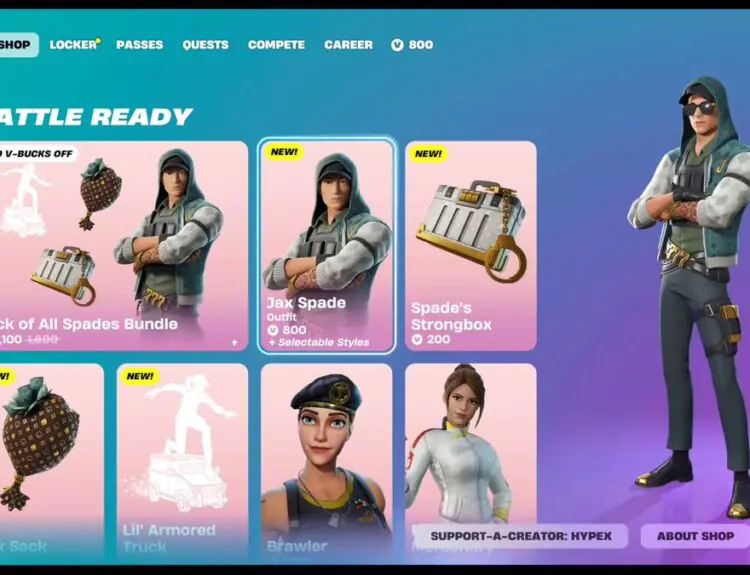Open the Locker tab
The height and width of the screenshot is (575, 750).
tap(74, 45)
